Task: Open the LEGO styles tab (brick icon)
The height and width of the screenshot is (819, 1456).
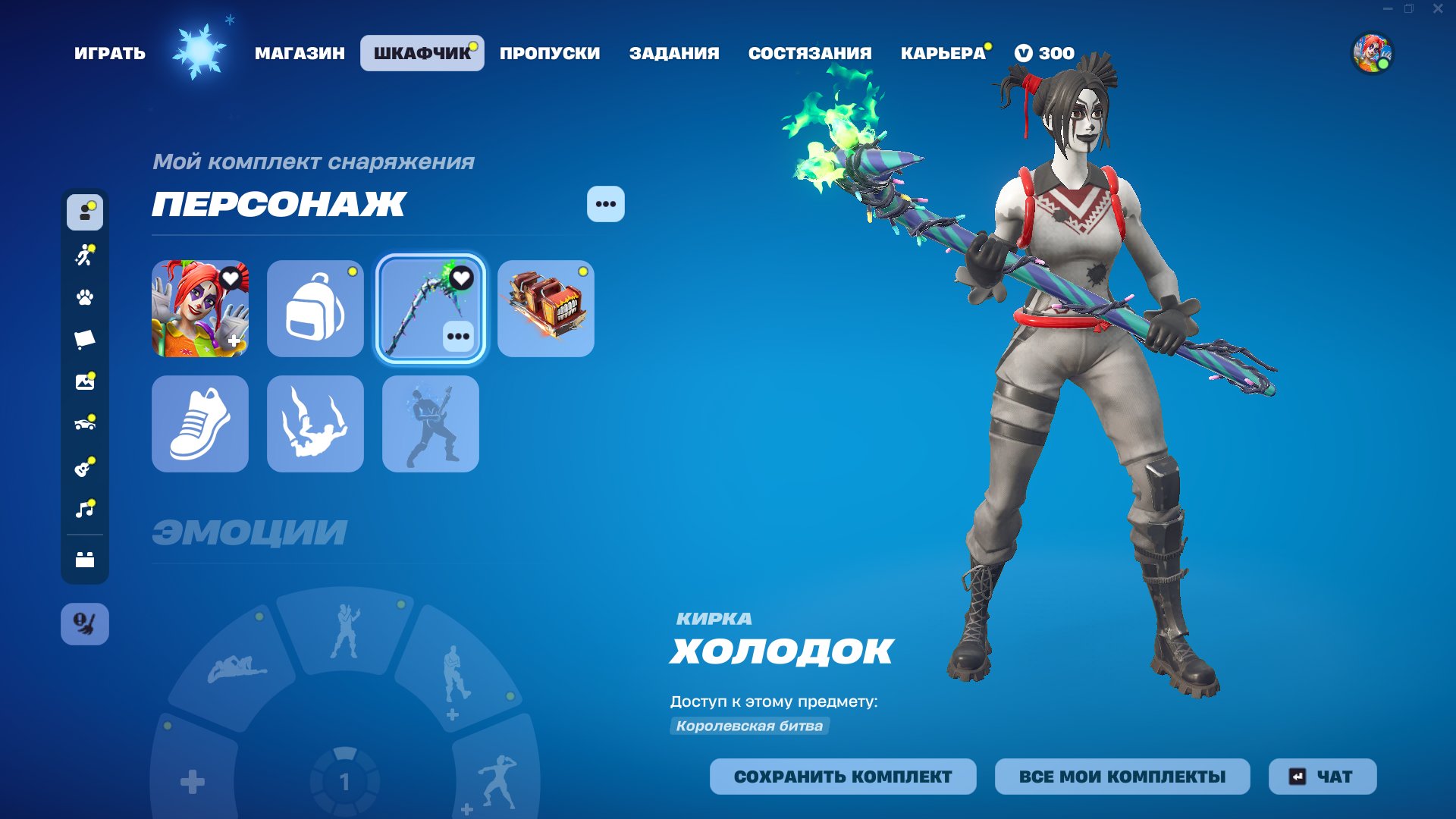Action: tap(85, 554)
